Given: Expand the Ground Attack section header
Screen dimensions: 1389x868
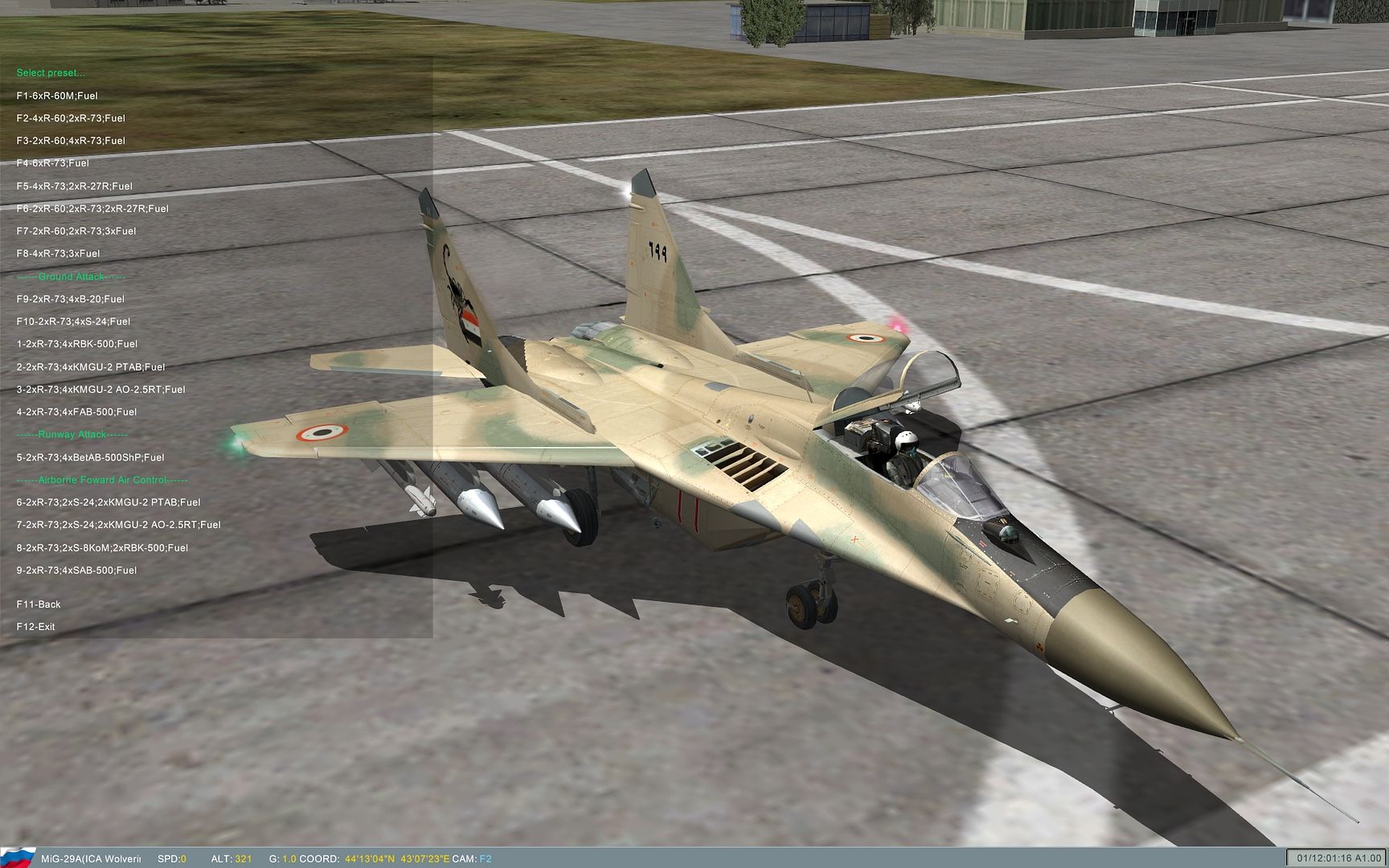Looking at the screenshot, I should (71, 276).
